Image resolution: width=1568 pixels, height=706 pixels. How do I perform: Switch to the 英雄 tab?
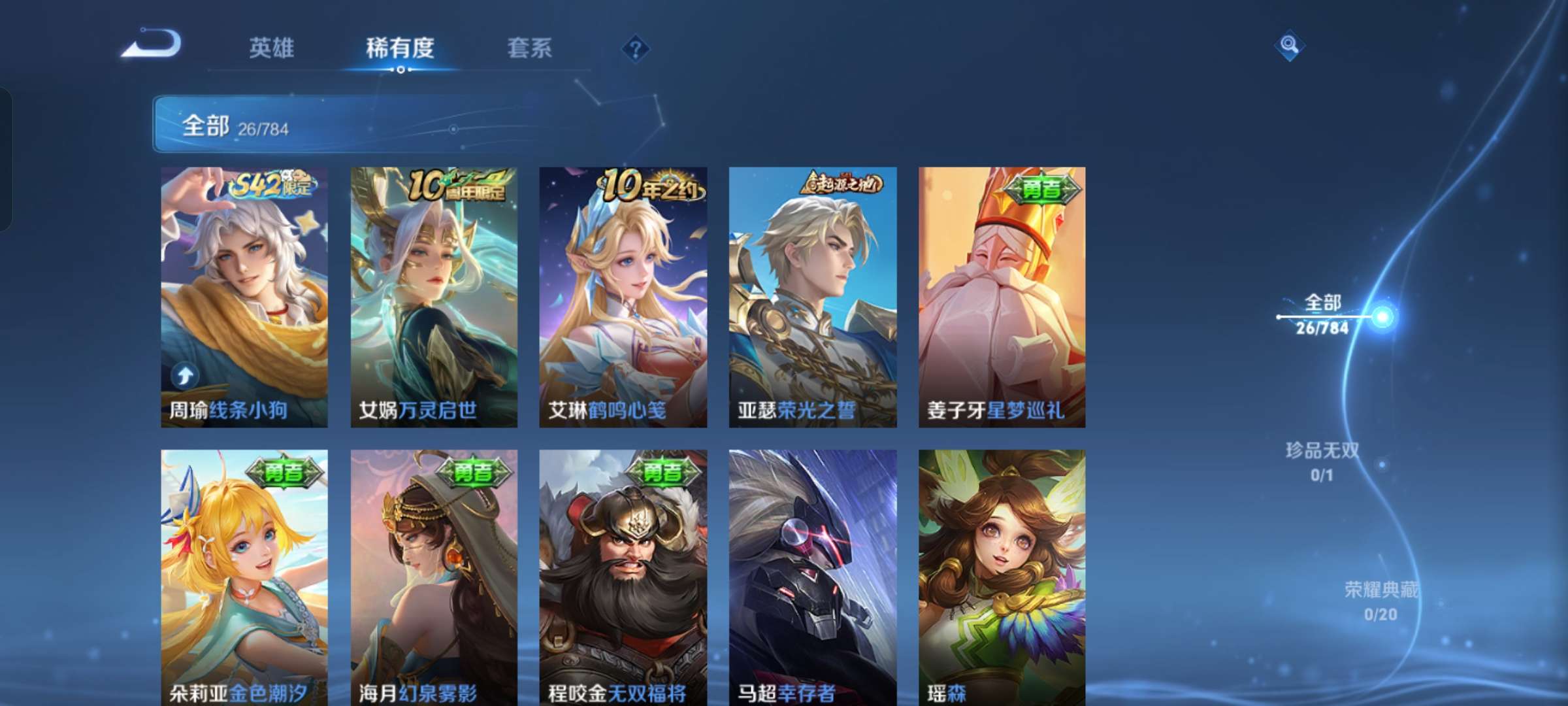click(x=271, y=48)
